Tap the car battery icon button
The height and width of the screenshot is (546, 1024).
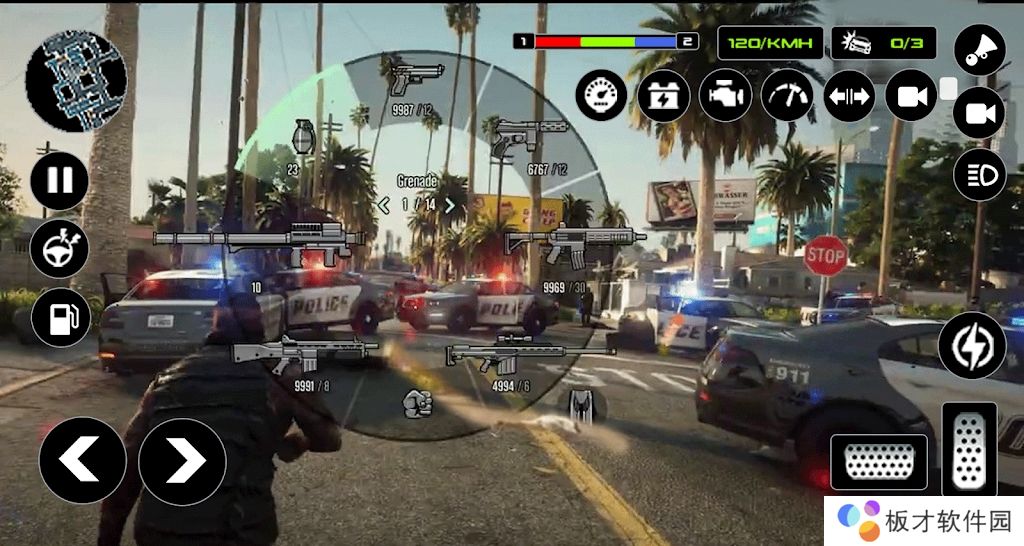point(663,96)
